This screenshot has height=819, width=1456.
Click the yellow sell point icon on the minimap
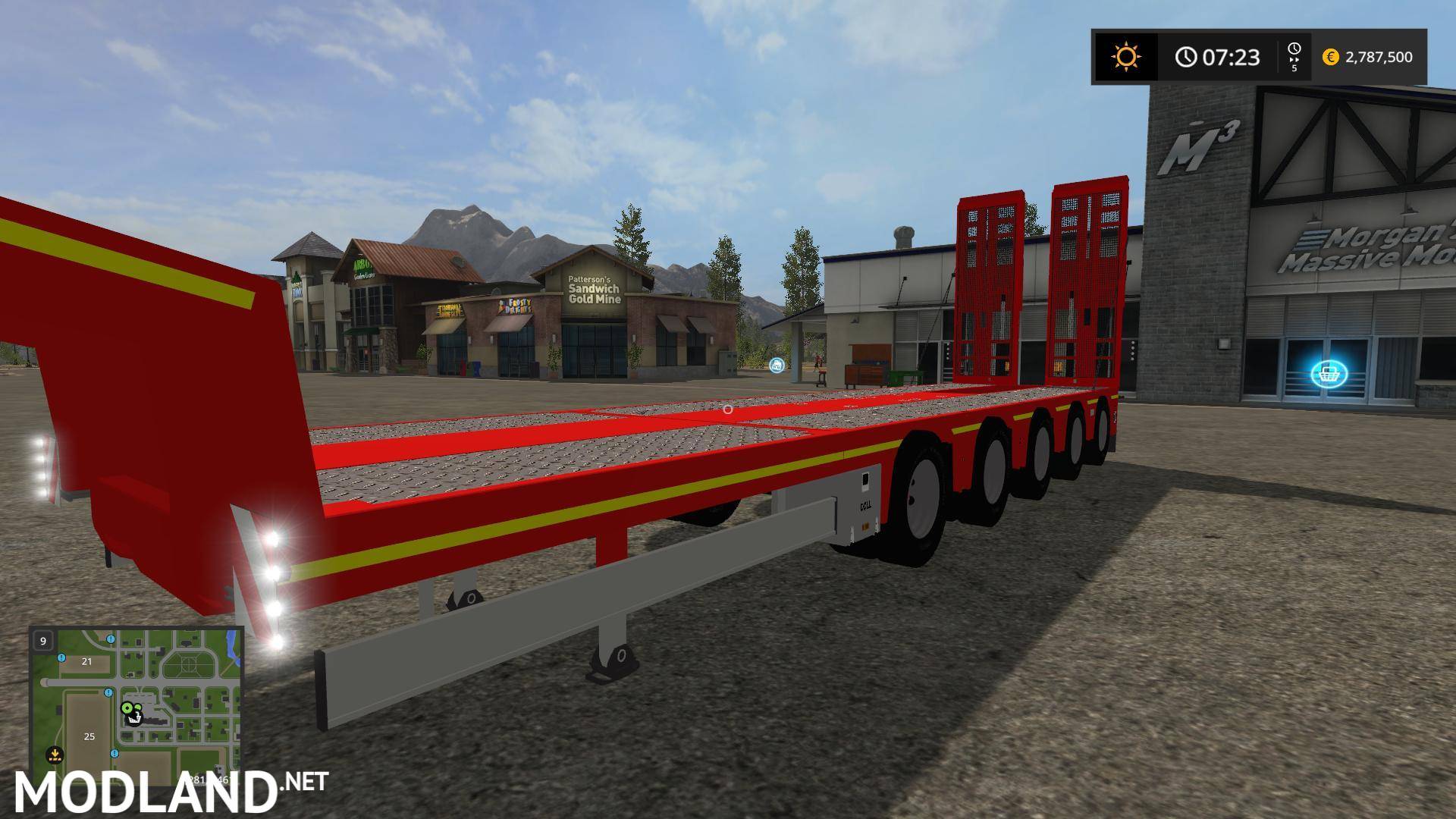point(55,754)
